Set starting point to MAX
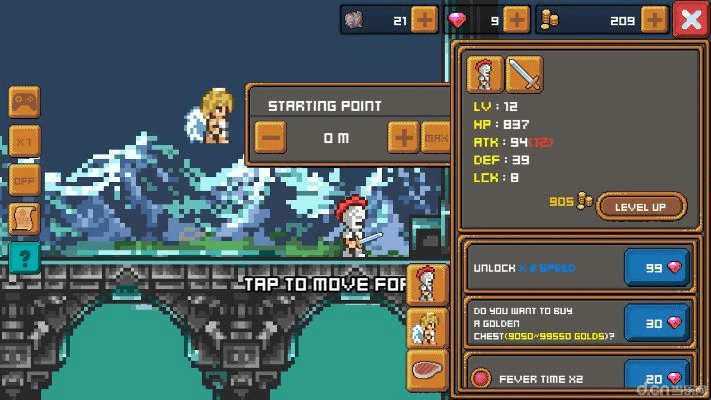 (x=435, y=138)
